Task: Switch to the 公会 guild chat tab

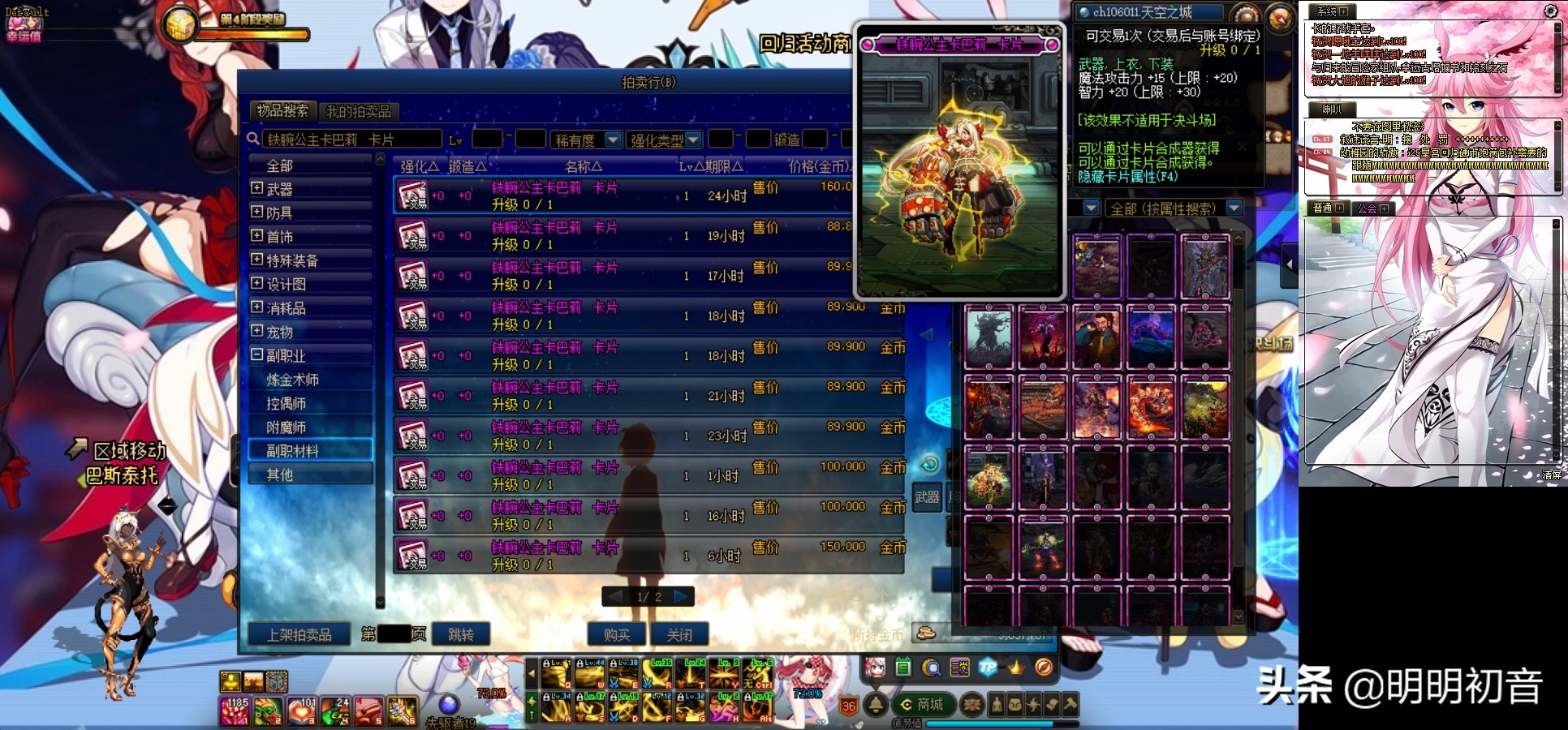Action: (1372, 208)
